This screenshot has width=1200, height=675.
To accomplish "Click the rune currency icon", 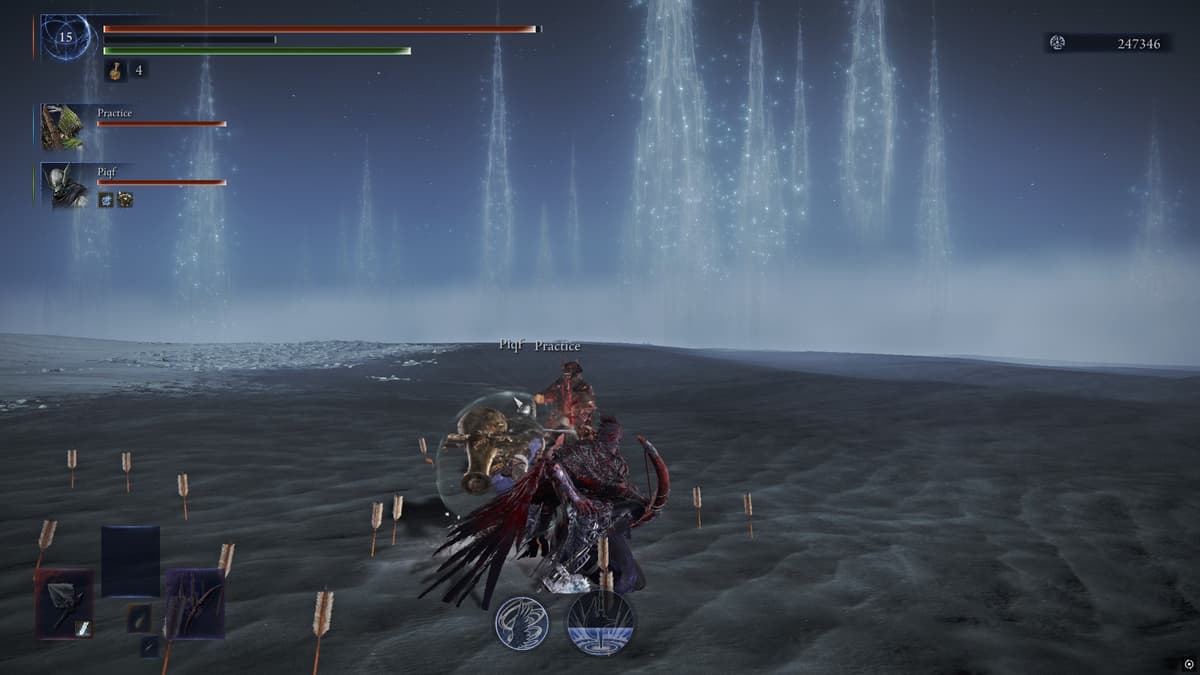I will [1058, 43].
